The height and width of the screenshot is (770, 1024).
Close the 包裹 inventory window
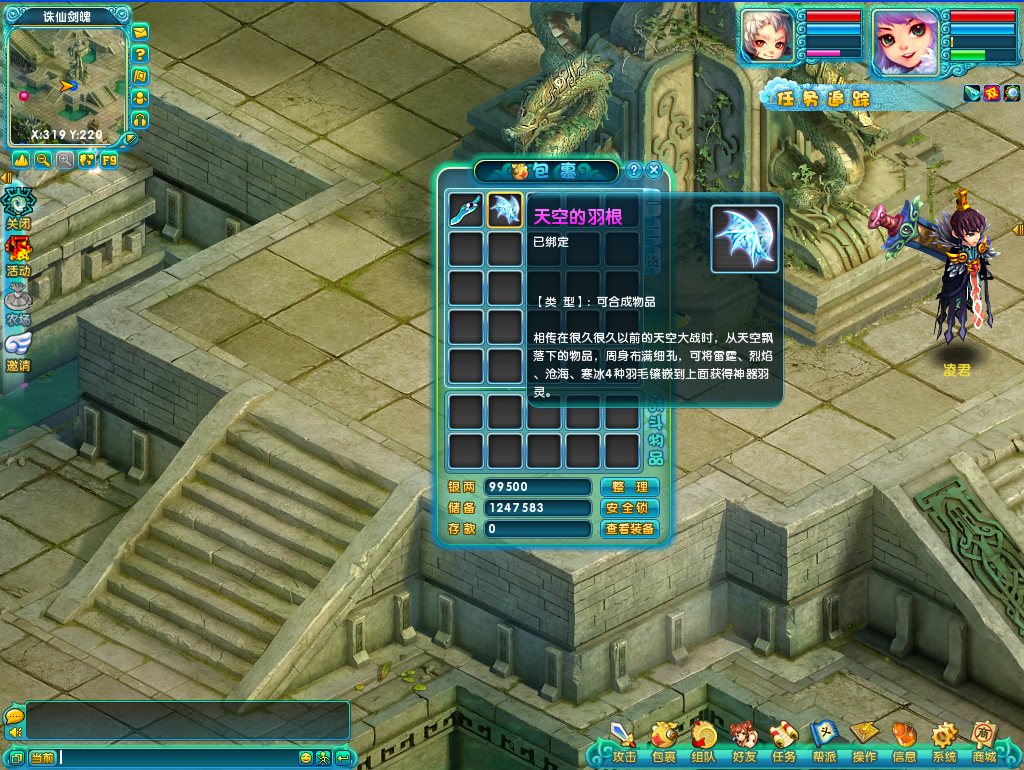[x=654, y=170]
